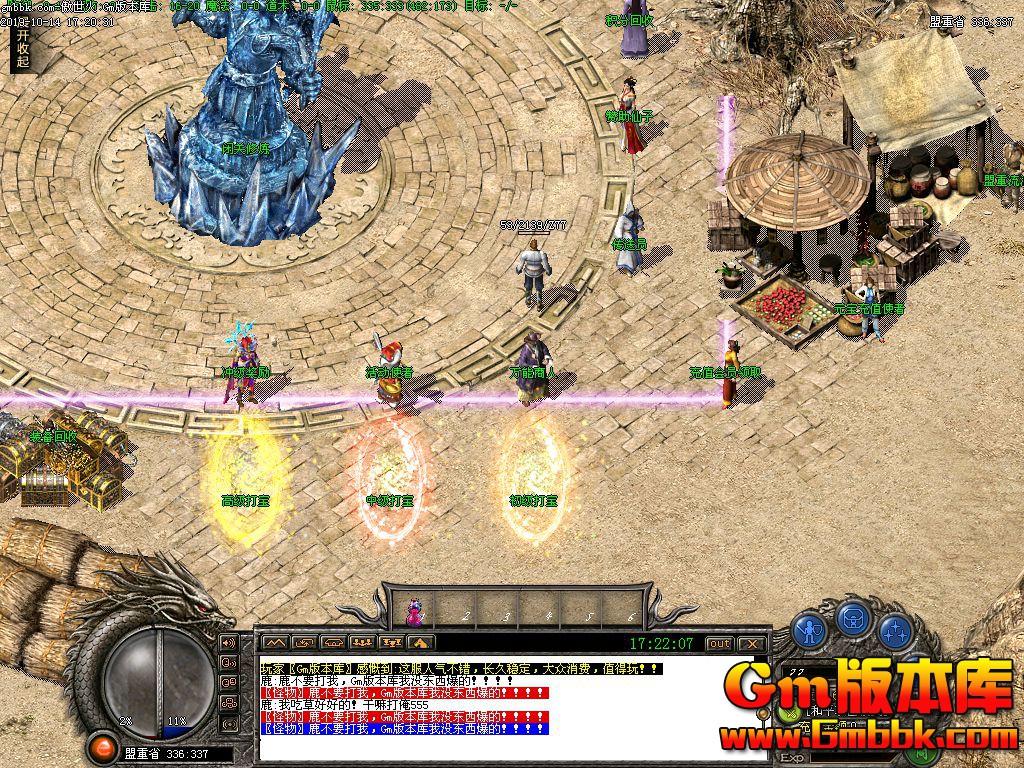Open the character equipment button with sword and shield
The width and height of the screenshot is (1024, 768).
click(x=808, y=630)
